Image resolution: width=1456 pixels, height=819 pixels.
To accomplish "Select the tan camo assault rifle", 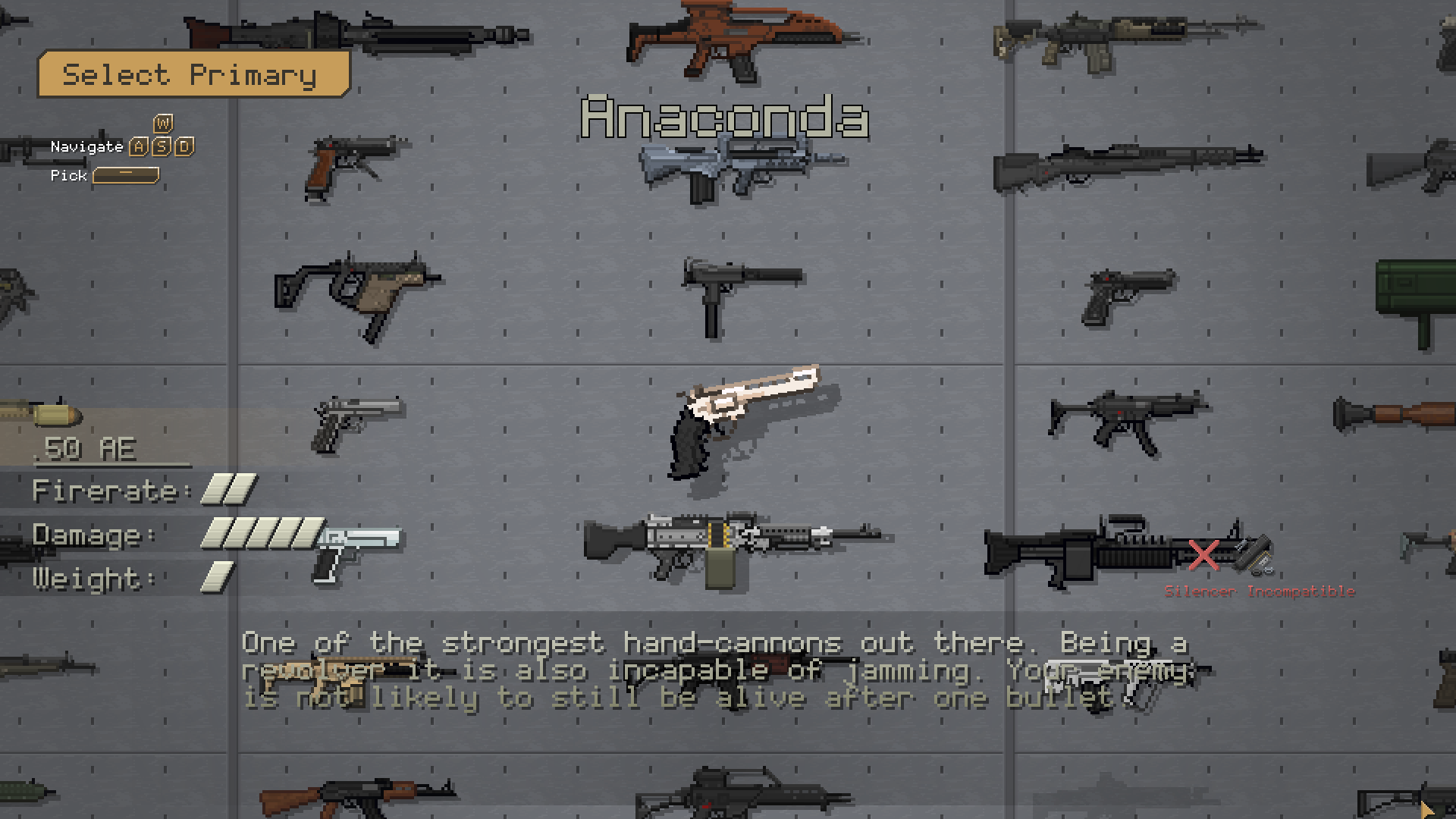I will coord(1122,42).
